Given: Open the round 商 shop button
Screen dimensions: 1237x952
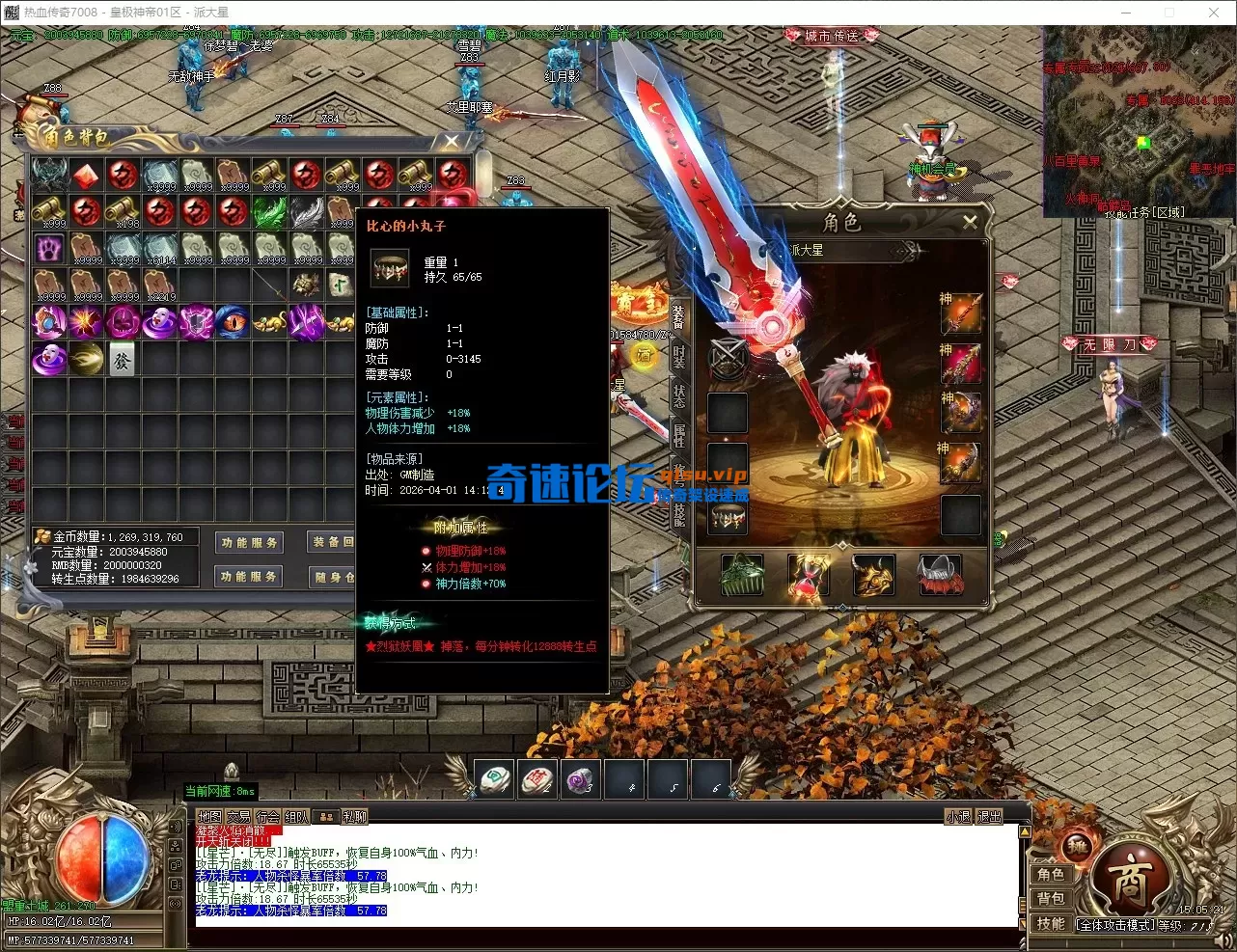Looking at the screenshot, I should coord(1130,882).
